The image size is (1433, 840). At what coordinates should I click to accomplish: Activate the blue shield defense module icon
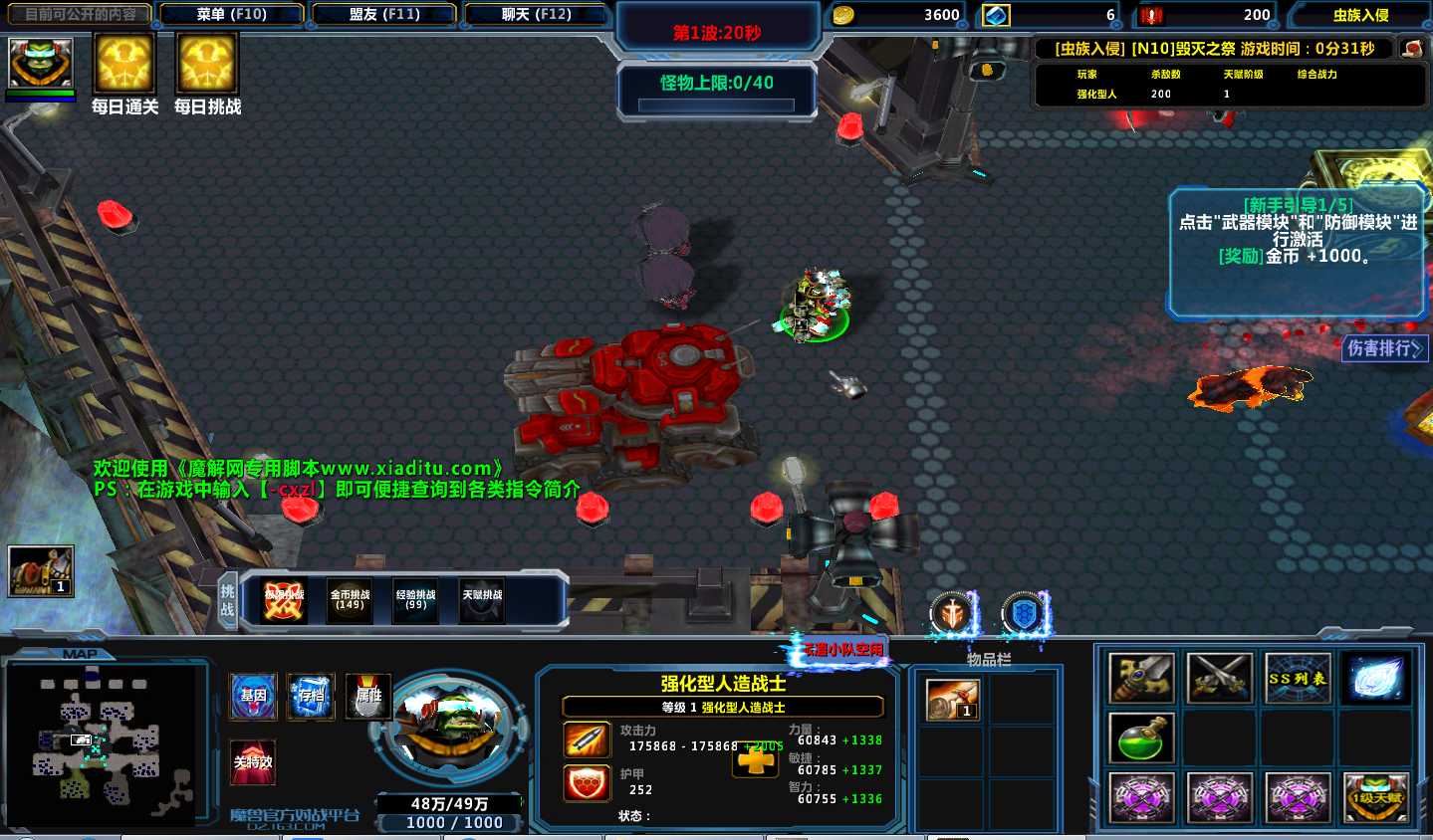[x=1023, y=614]
